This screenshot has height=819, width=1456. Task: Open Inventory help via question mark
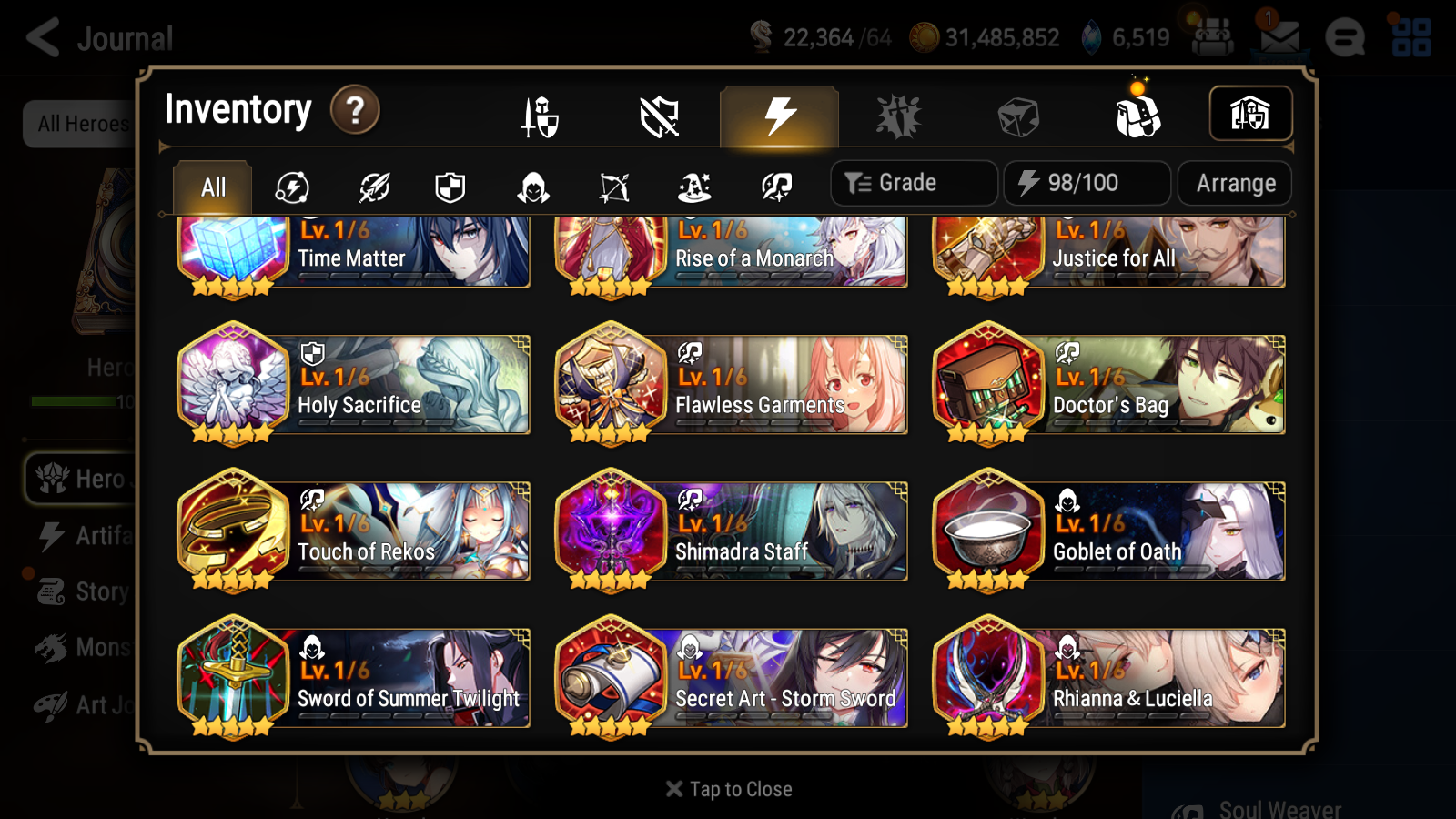(x=354, y=110)
